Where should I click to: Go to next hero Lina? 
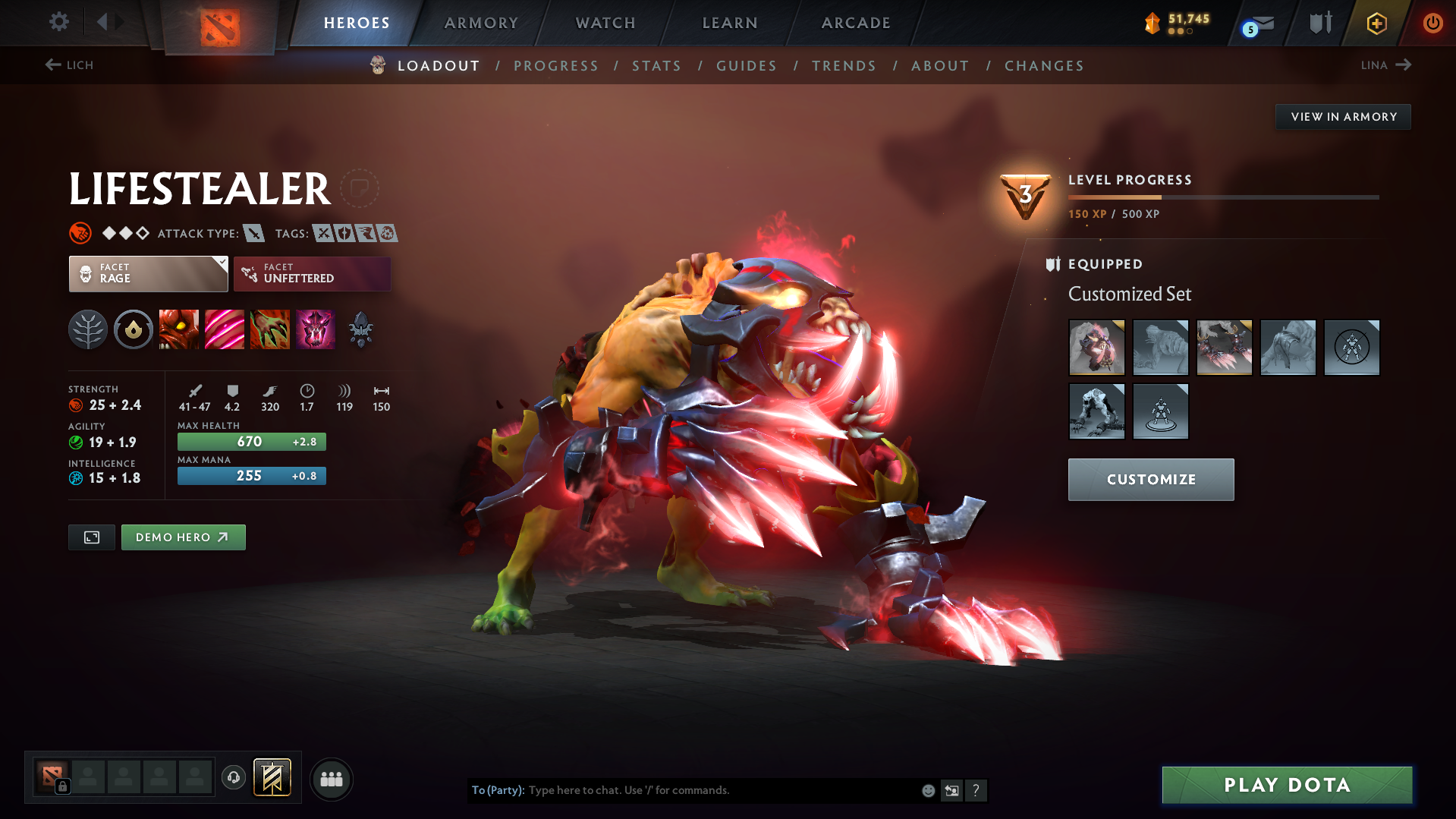1385,65
